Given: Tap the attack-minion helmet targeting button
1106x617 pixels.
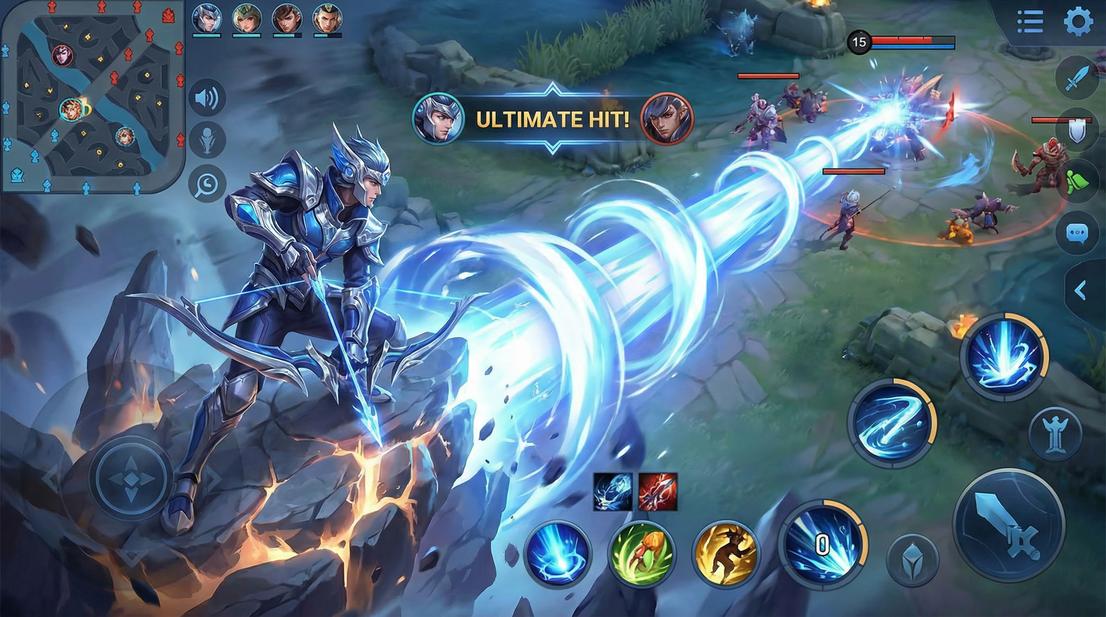Looking at the screenshot, I should (x=912, y=561).
